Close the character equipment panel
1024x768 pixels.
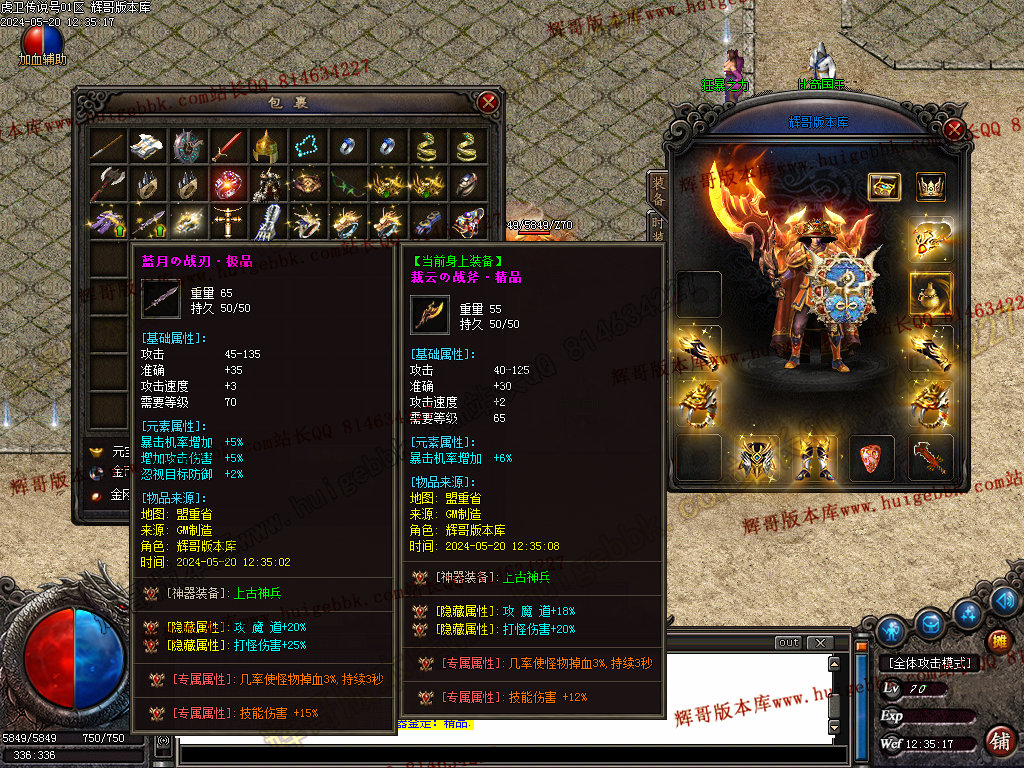tap(955, 129)
